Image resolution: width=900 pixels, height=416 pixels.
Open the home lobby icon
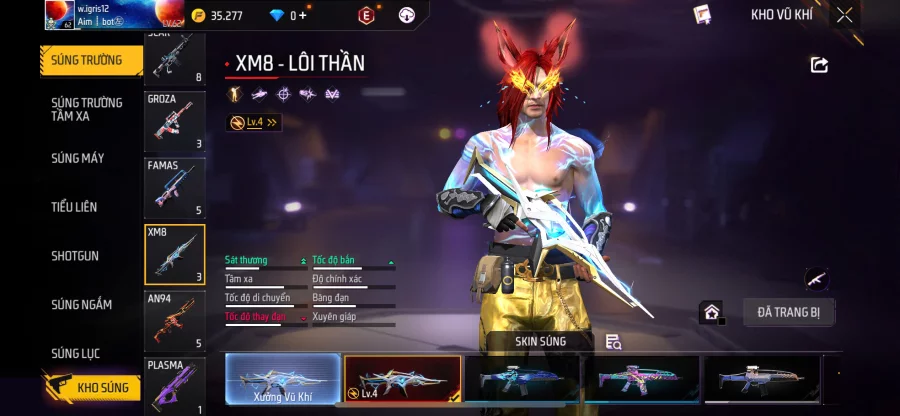711,312
